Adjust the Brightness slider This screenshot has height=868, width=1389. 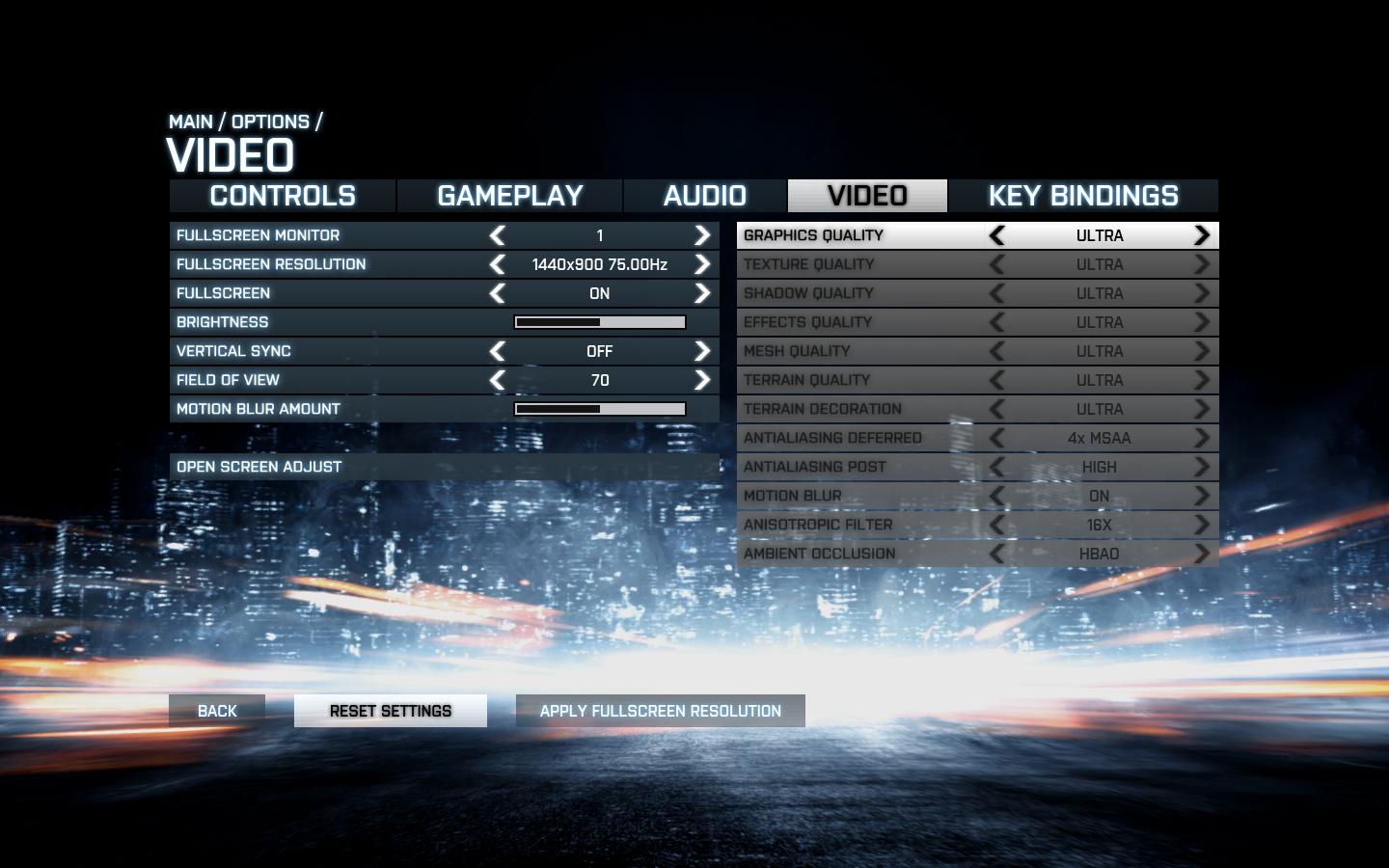click(600, 322)
